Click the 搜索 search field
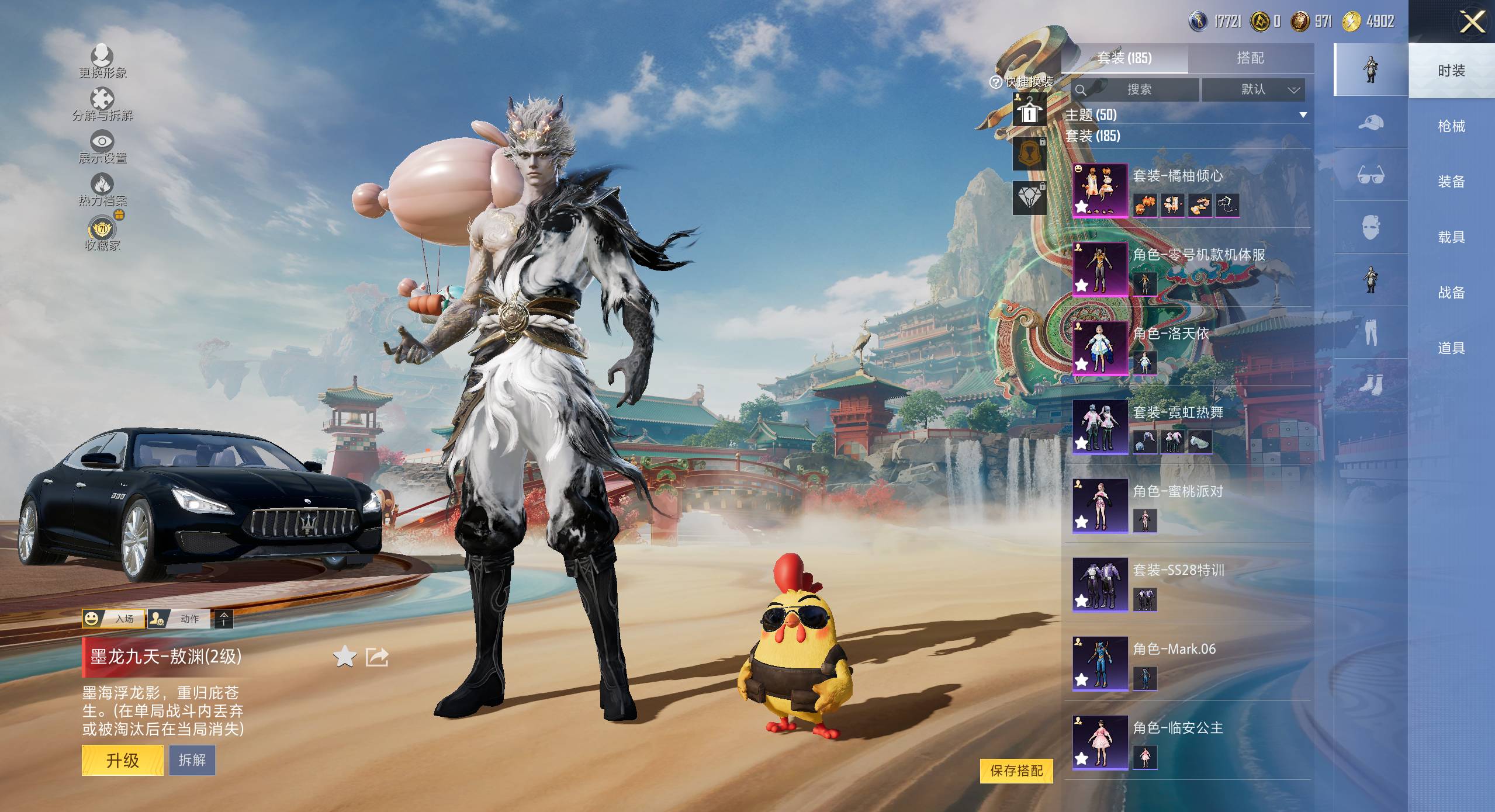Screen dimensions: 1495x812 tap(1138, 89)
